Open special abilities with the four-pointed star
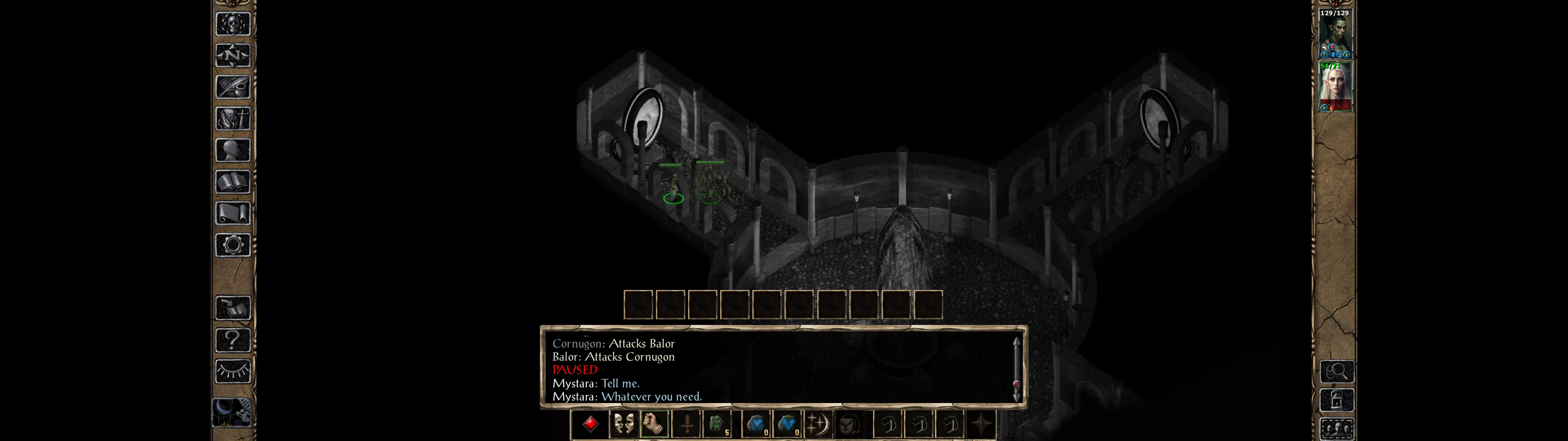The height and width of the screenshot is (441, 1568). tap(980, 424)
